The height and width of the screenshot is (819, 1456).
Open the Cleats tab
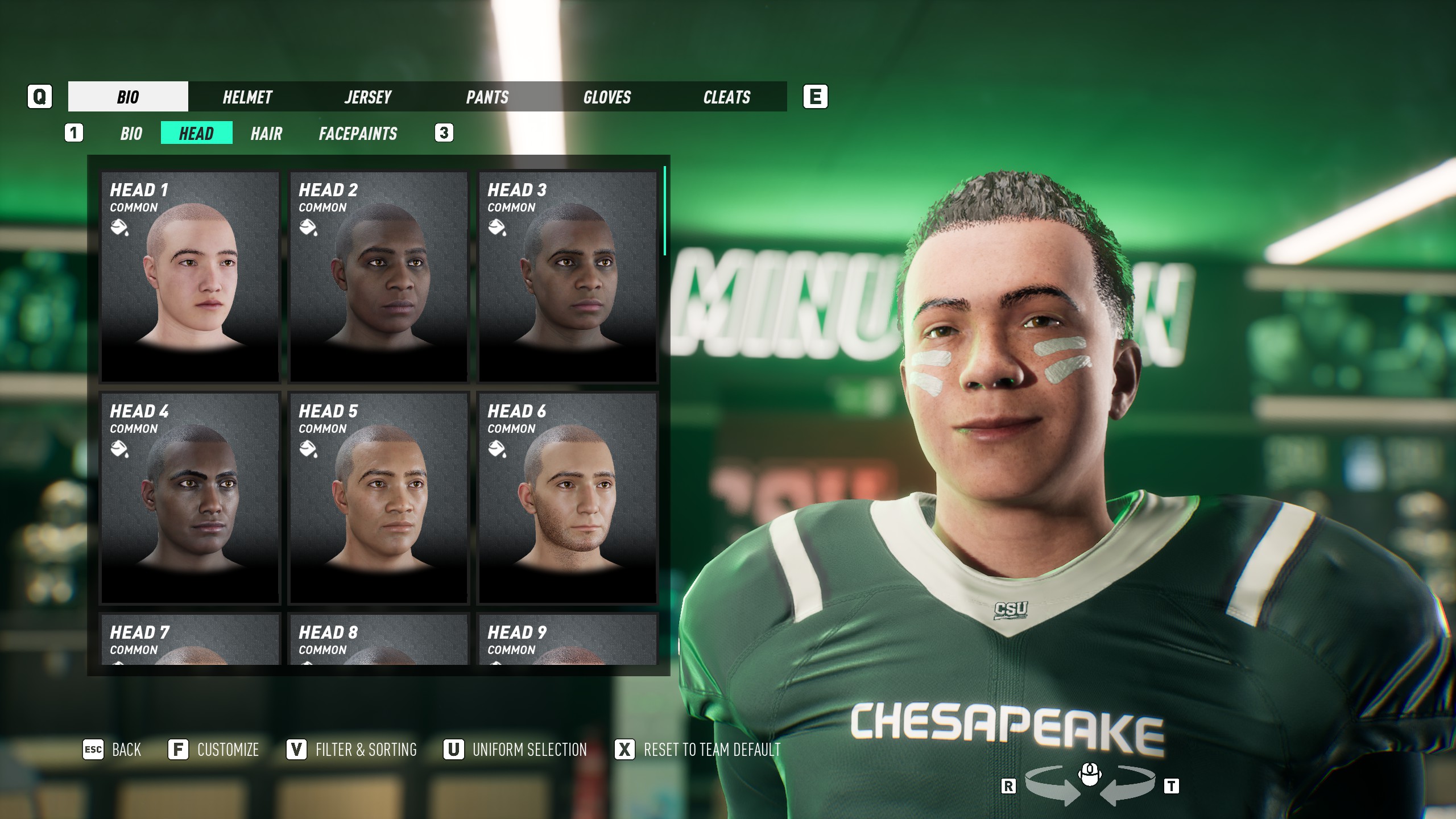(727, 97)
